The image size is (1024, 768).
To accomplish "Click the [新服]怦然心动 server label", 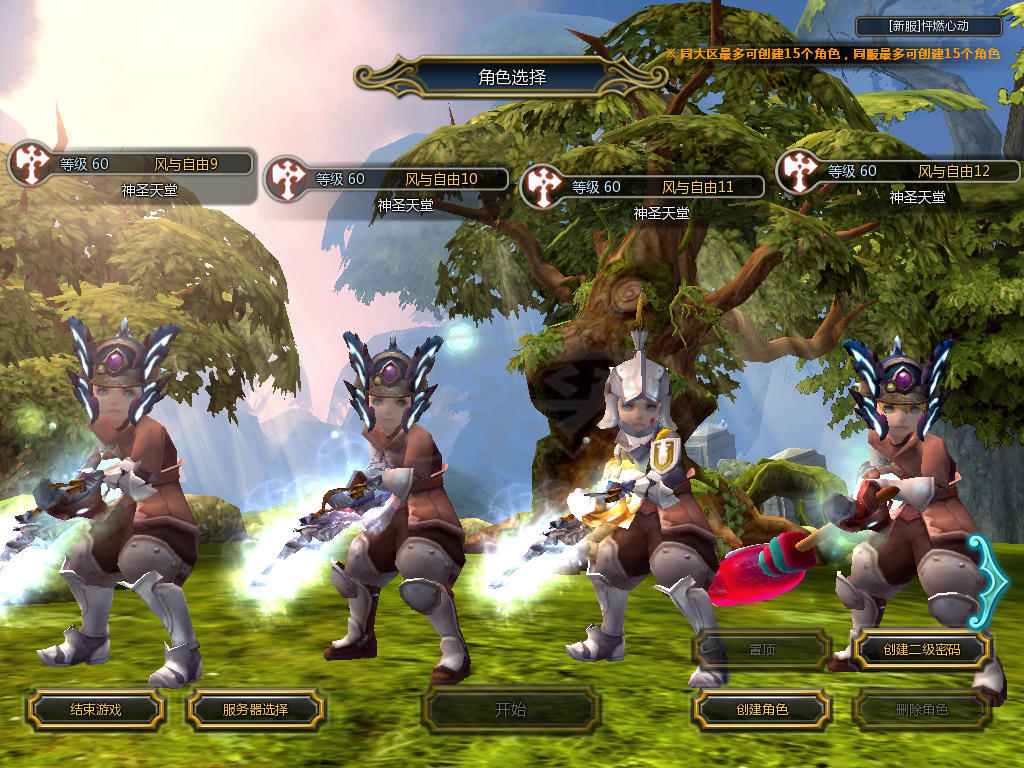I will 929,27.
